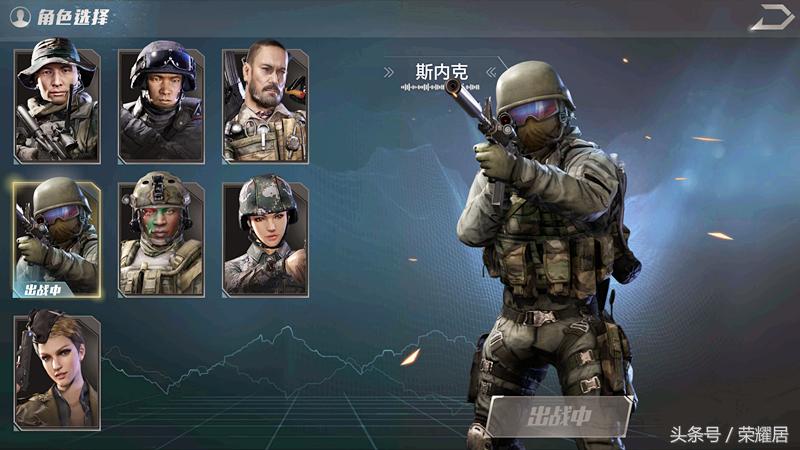
Task: Select the soldier wearing a boonie hat
Action: (x=57, y=105)
